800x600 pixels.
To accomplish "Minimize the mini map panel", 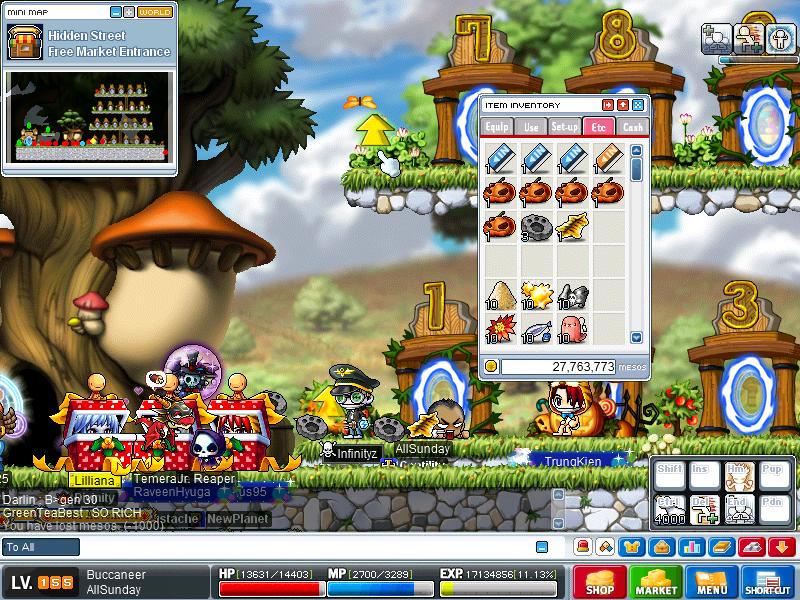I will tap(116, 12).
